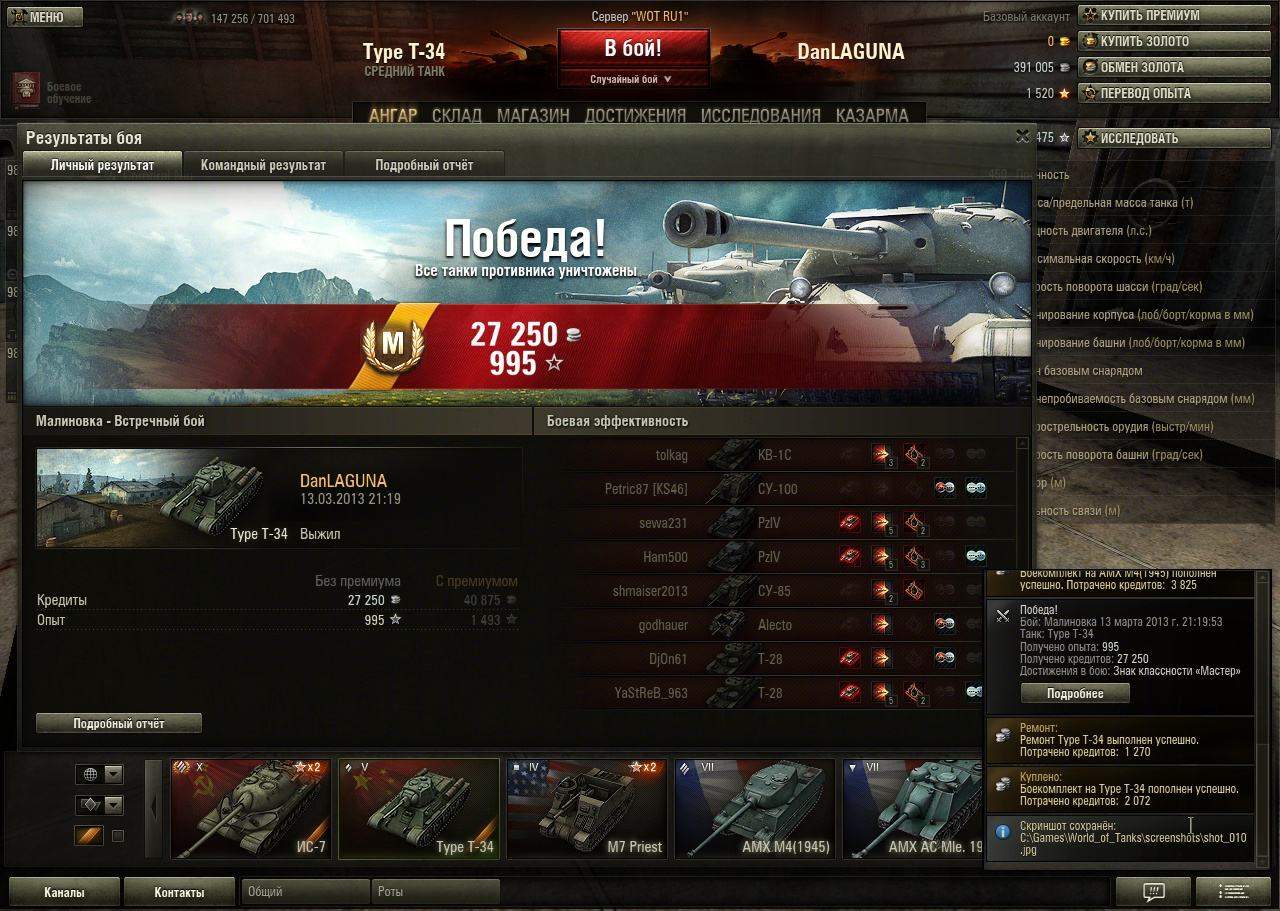Open the Случайный бой battle type dropdown
Screen dimensions: 1280x911
[633, 79]
